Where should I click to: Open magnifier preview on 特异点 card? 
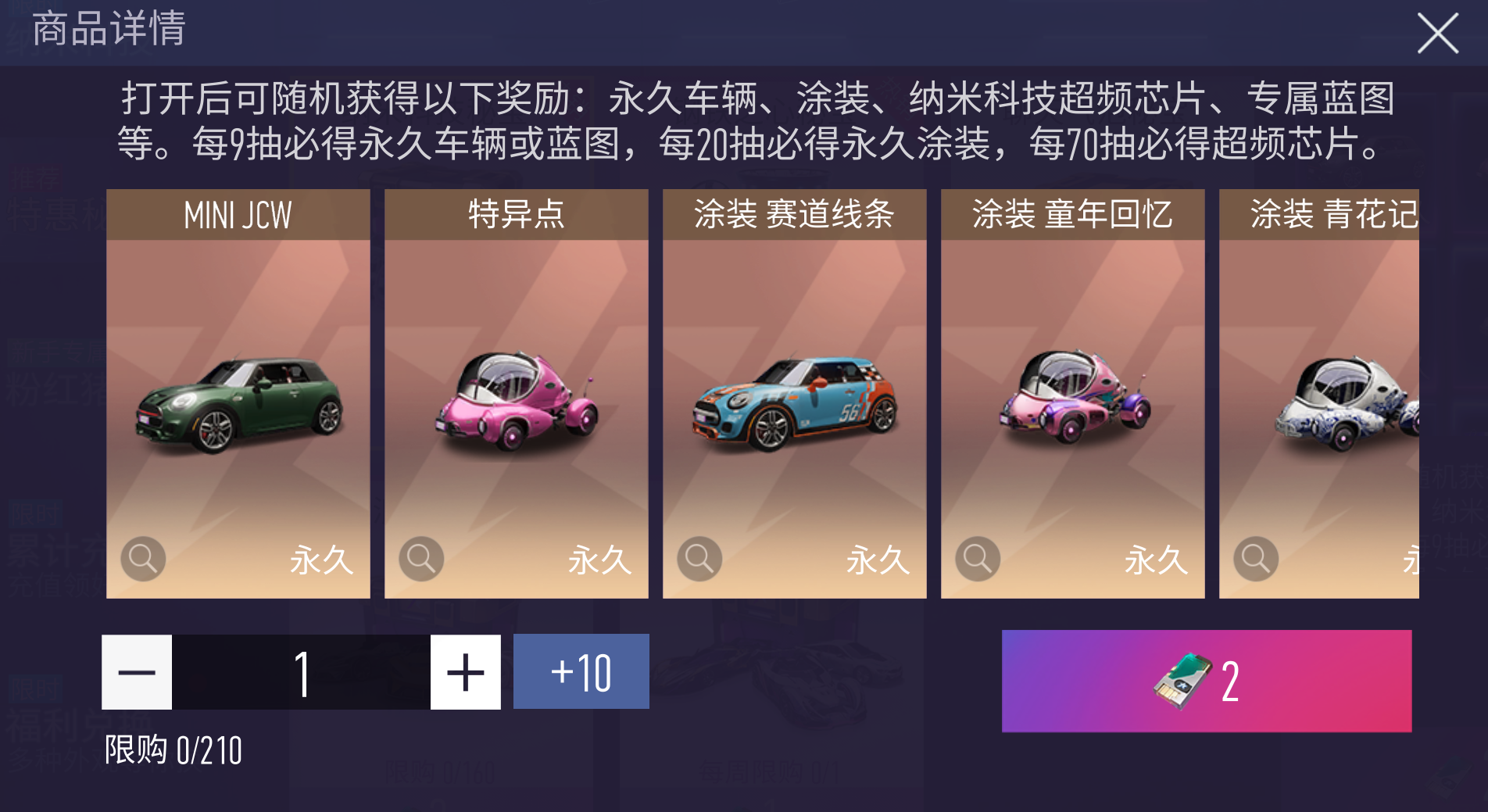click(x=420, y=559)
